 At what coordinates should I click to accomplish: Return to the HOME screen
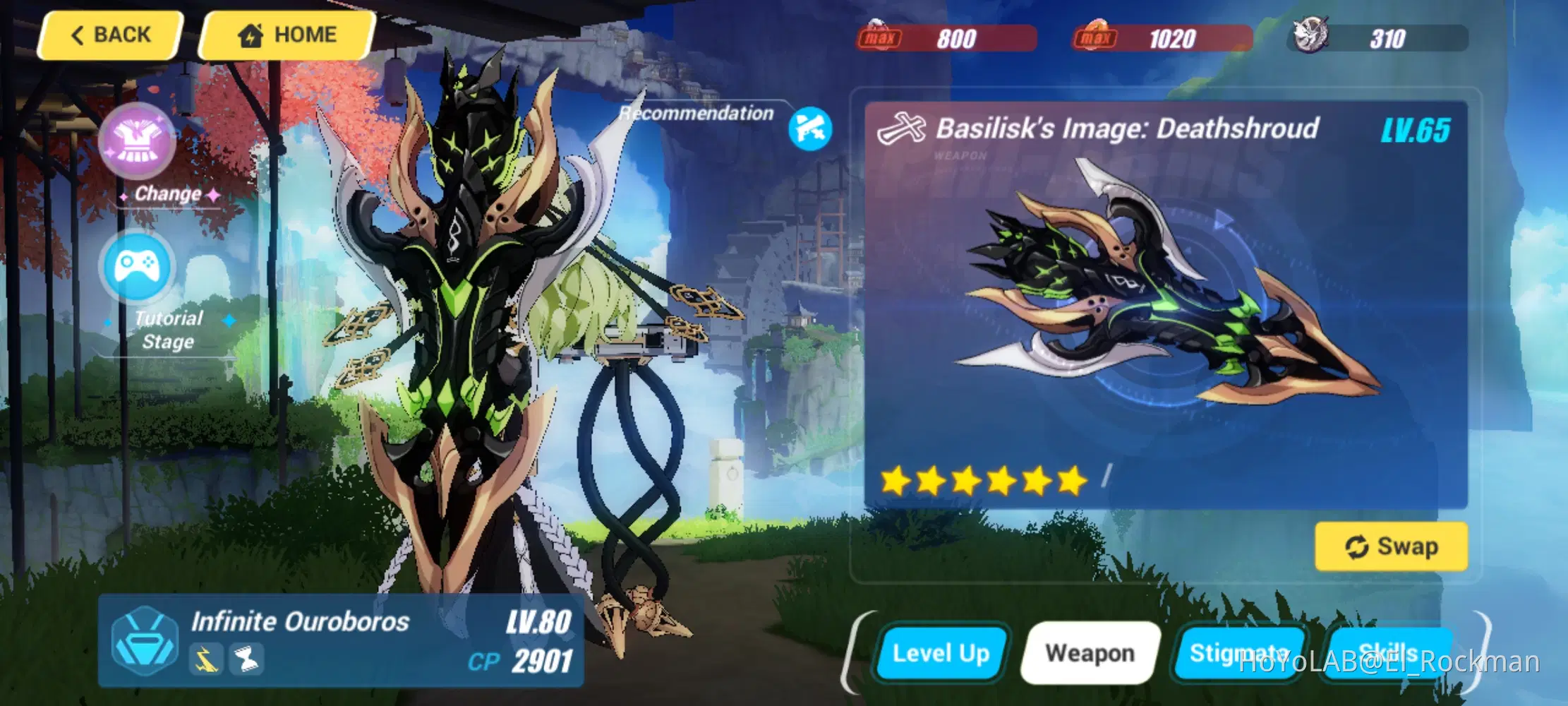click(287, 35)
